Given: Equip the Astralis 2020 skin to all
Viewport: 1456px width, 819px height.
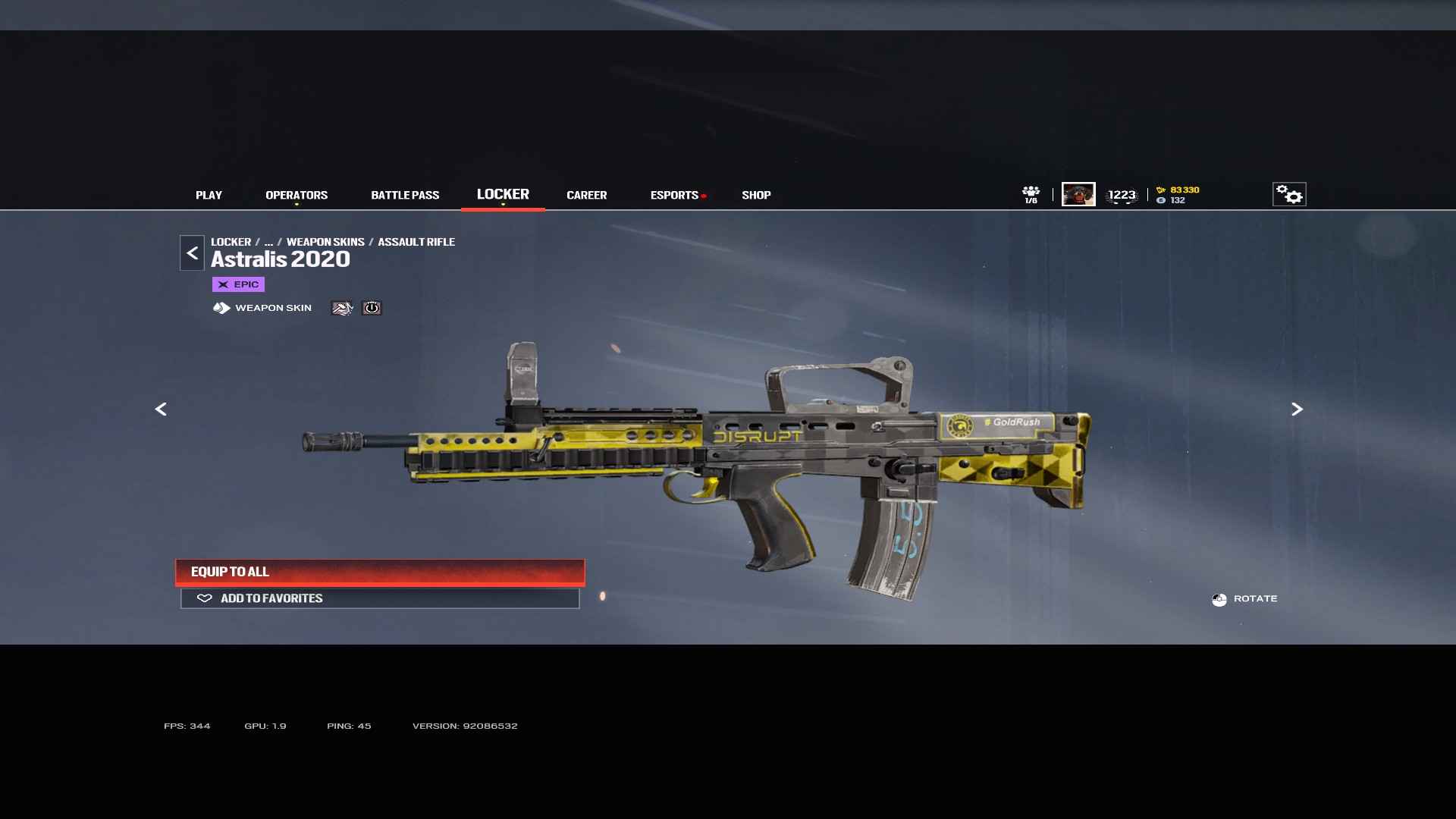Looking at the screenshot, I should click(x=380, y=572).
